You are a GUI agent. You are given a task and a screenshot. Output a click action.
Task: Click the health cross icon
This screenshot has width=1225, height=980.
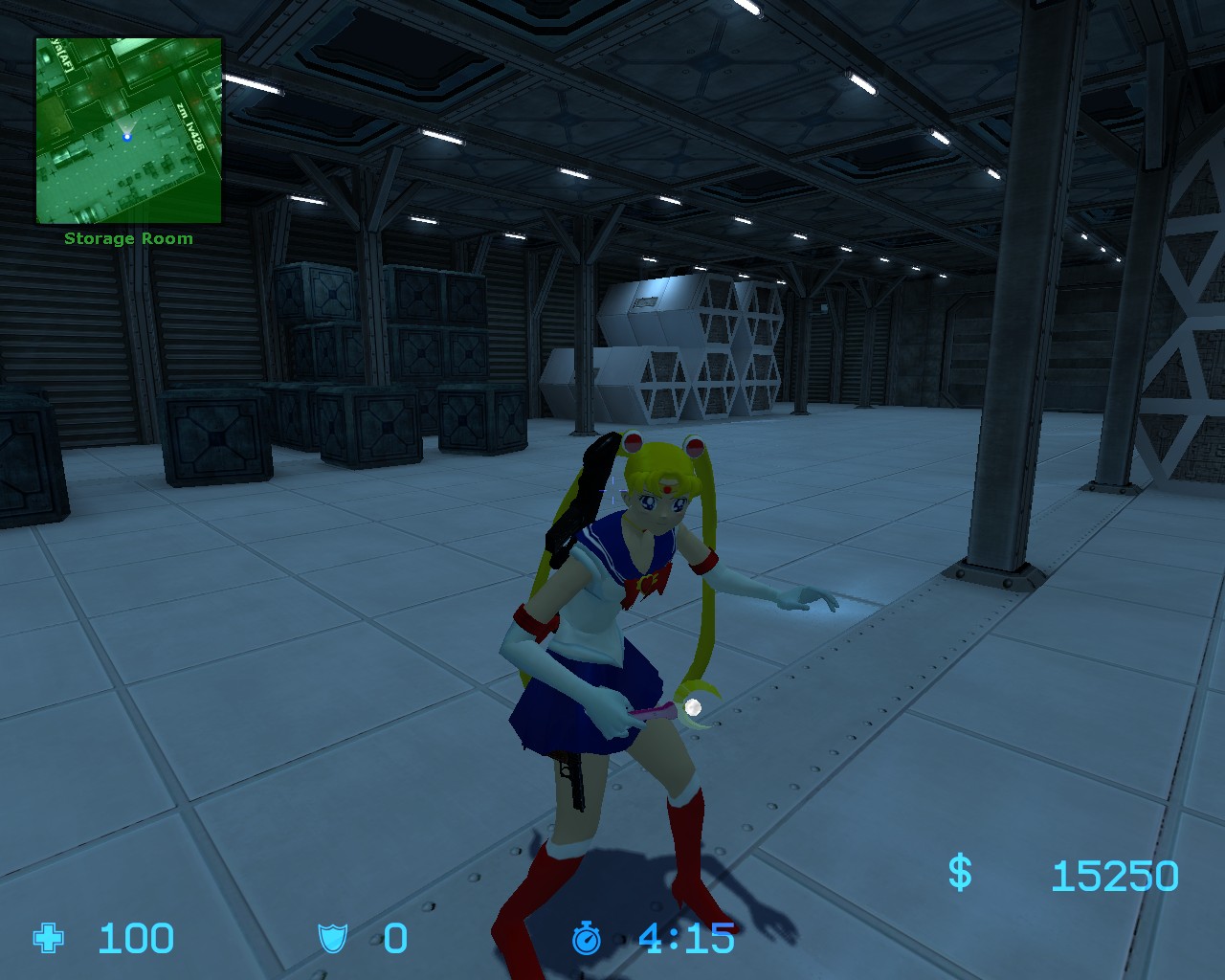point(47,939)
